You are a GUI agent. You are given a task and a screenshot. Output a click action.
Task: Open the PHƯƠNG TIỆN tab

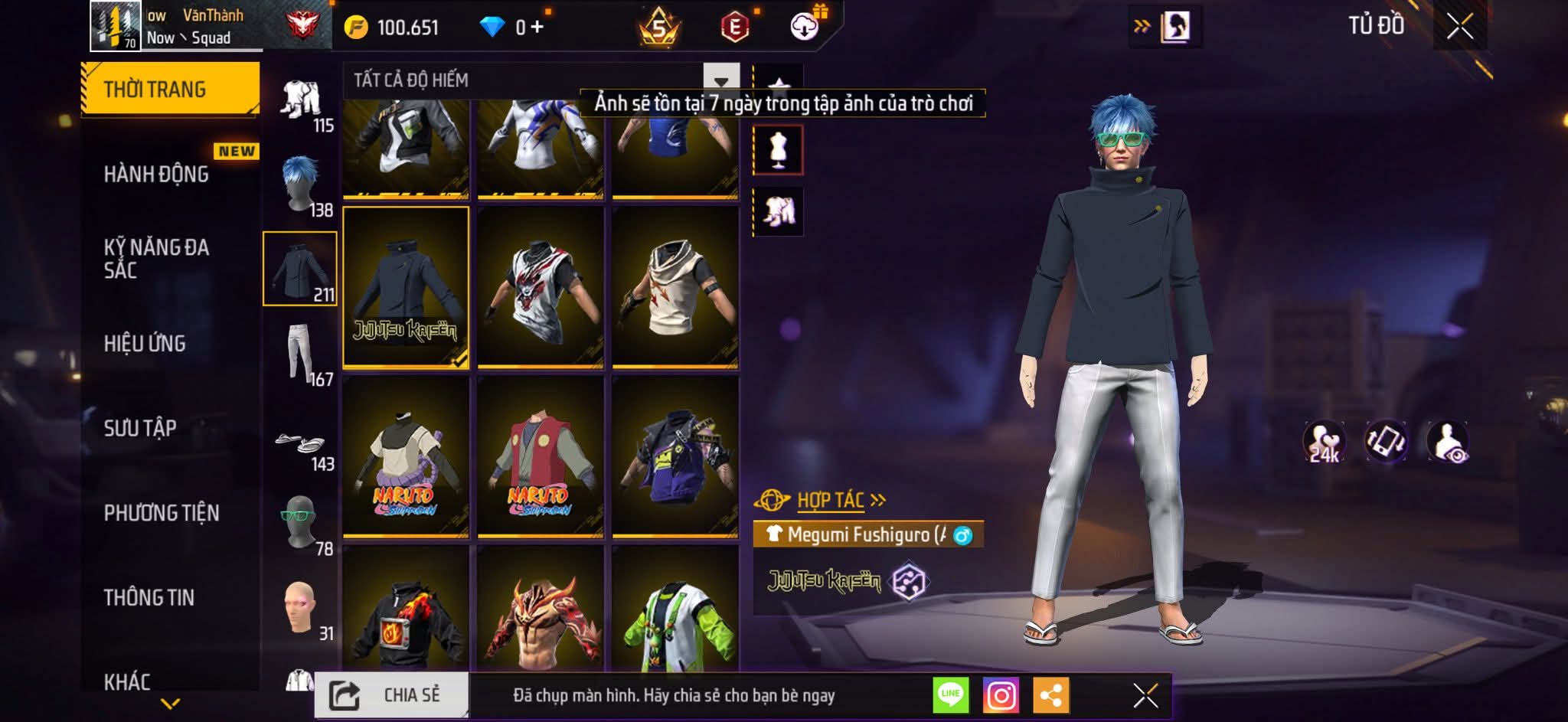[x=162, y=513]
